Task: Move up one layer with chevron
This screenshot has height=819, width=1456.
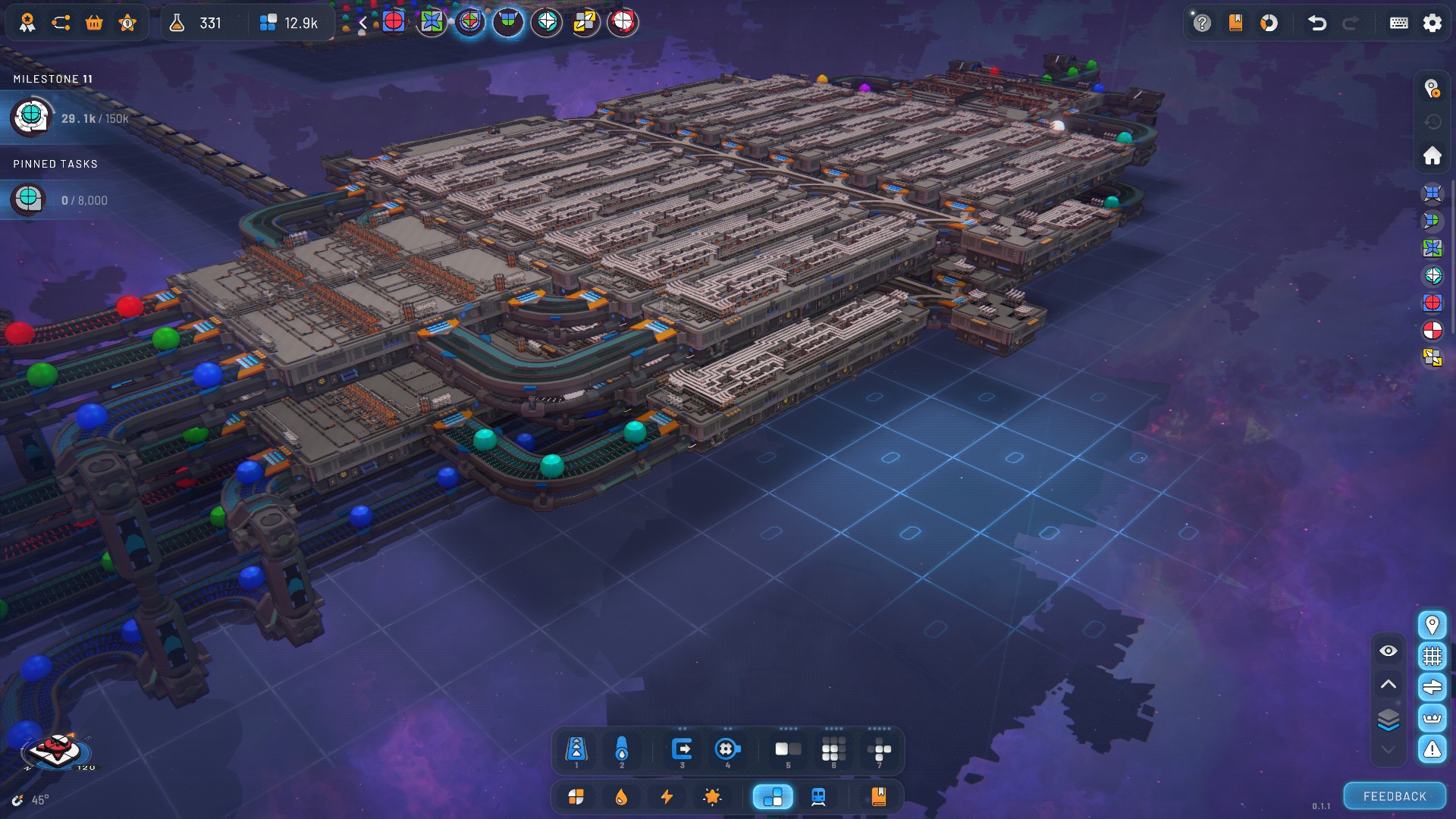Action: [x=1388, y=684]
